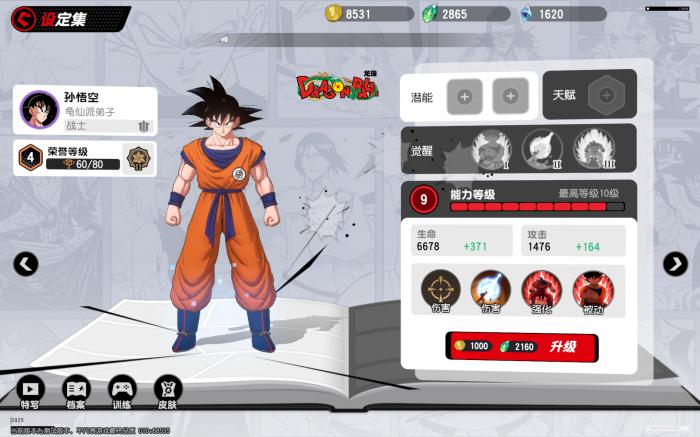Click the red 升级 upgrade button
This screenshot has height=437, width=700.
tap(522, 346)
